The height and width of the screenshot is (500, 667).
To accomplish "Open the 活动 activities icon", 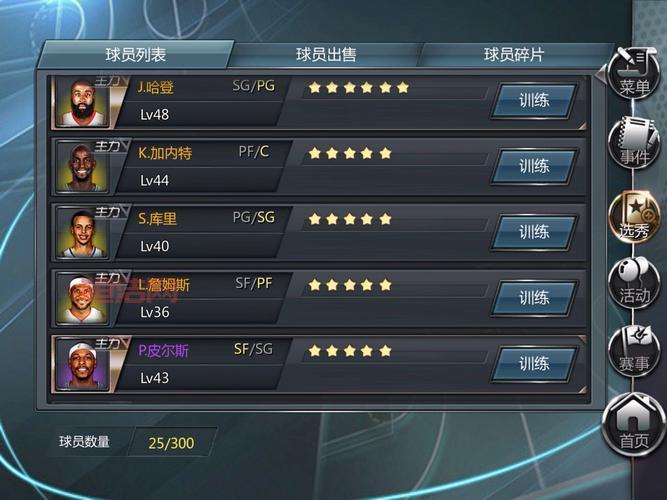I will [634, 282].
